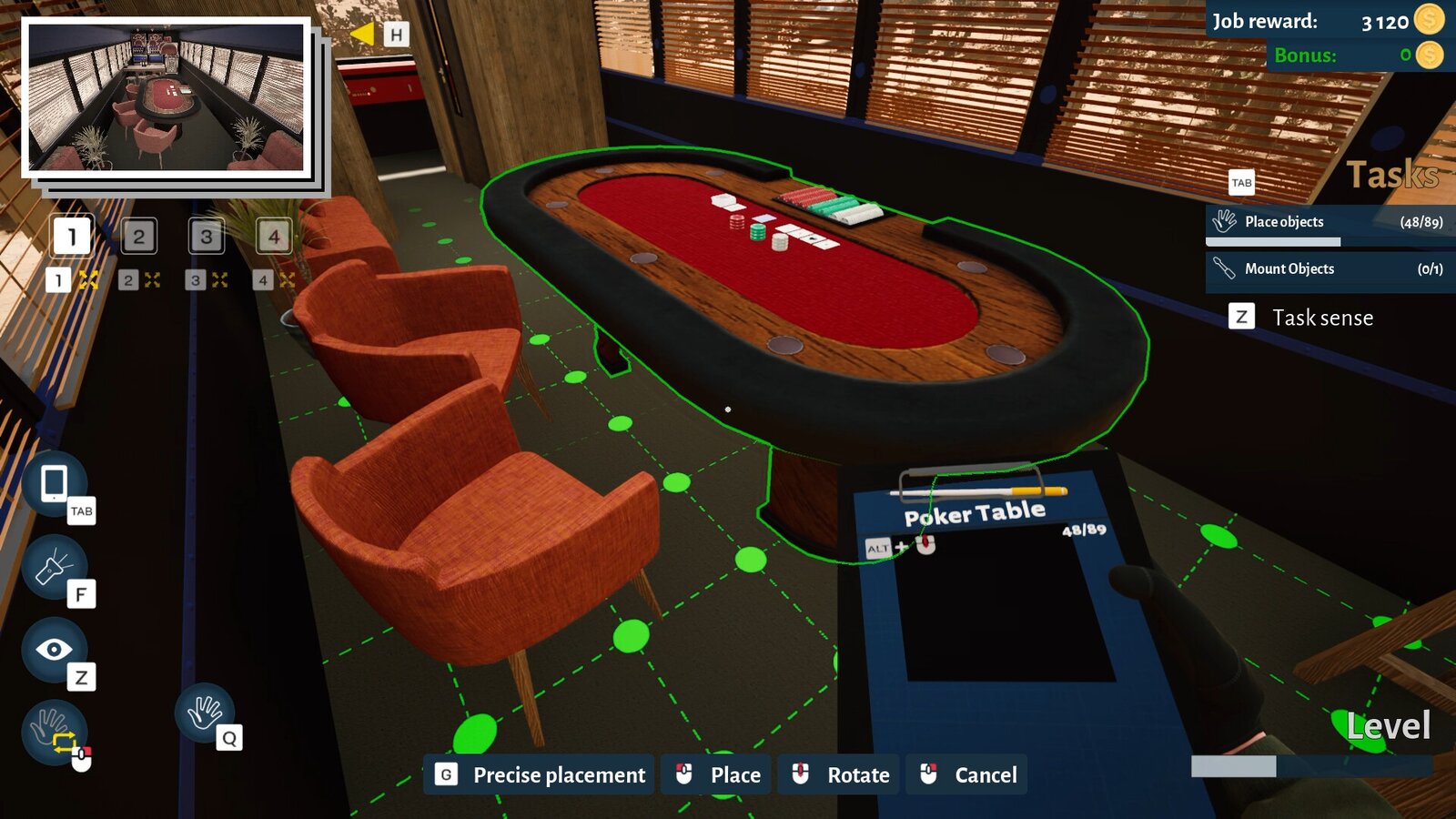Switch to hotbar slot 3
Screen dimensions: 1456x819
[206, 238]
